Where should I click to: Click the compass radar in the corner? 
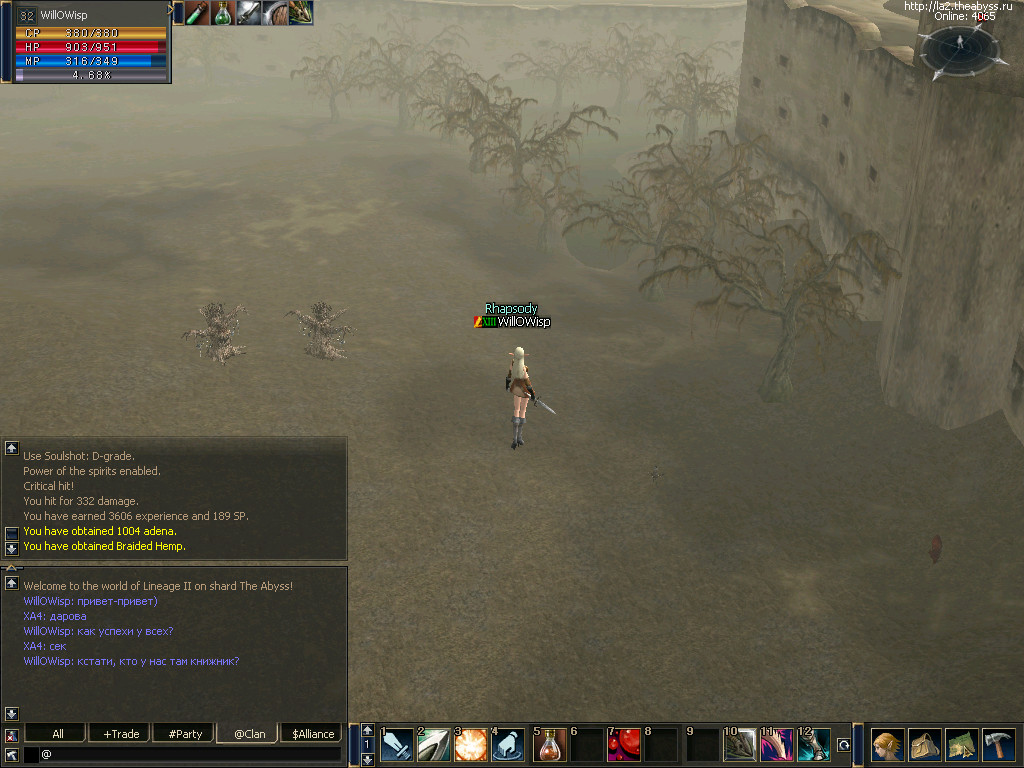(x=958, y=48)
